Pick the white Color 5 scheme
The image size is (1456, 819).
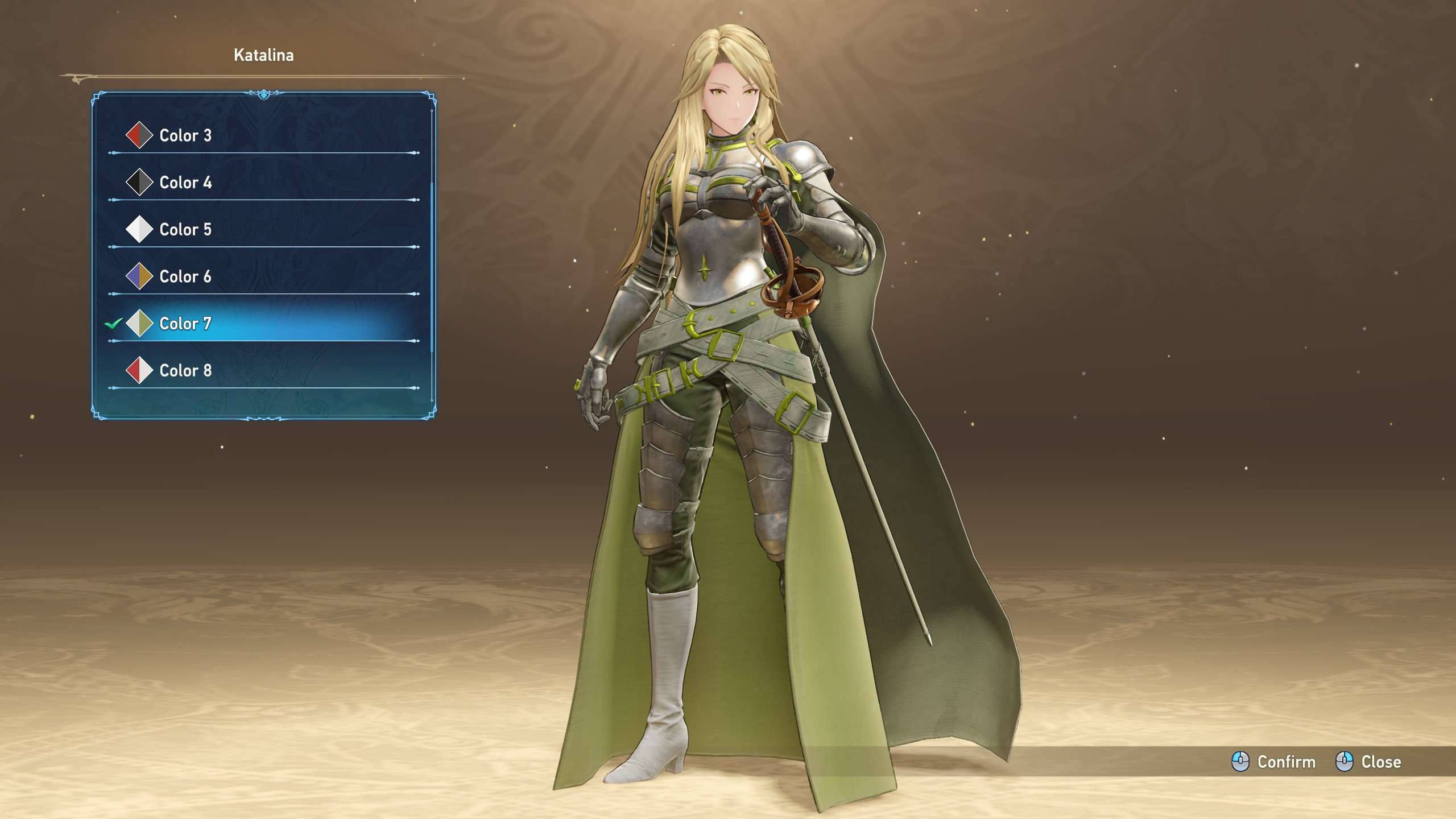(x=185, y=229)
